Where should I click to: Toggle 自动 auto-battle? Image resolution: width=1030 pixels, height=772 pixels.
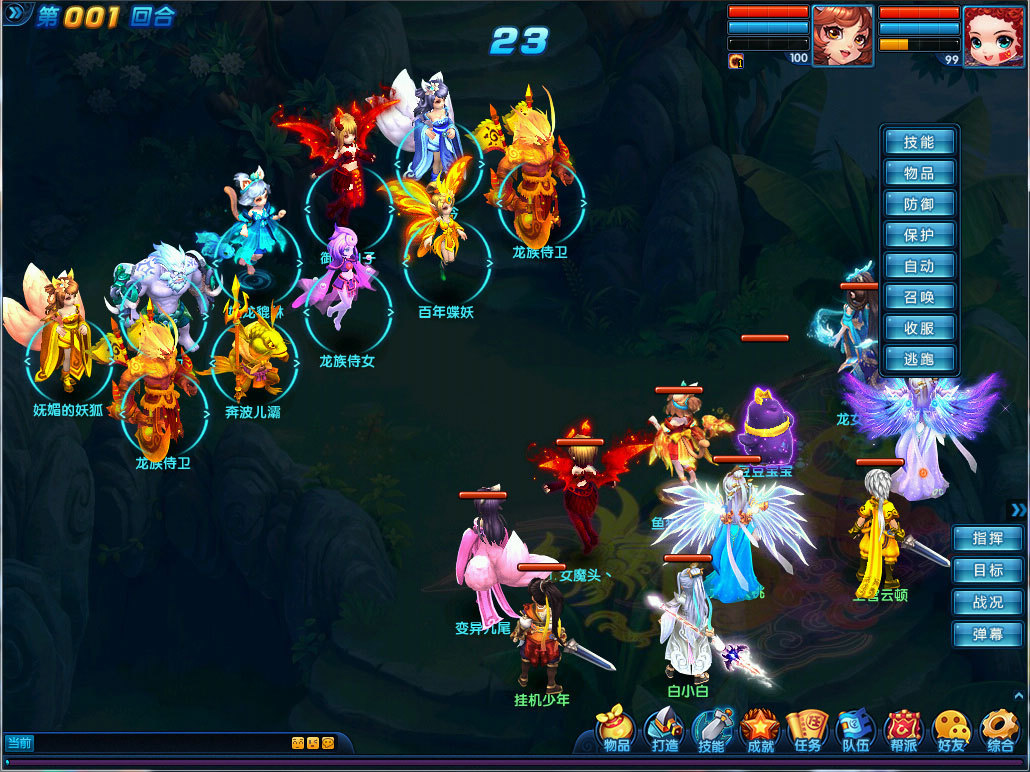pyautogui.click(x=919, y=266)
